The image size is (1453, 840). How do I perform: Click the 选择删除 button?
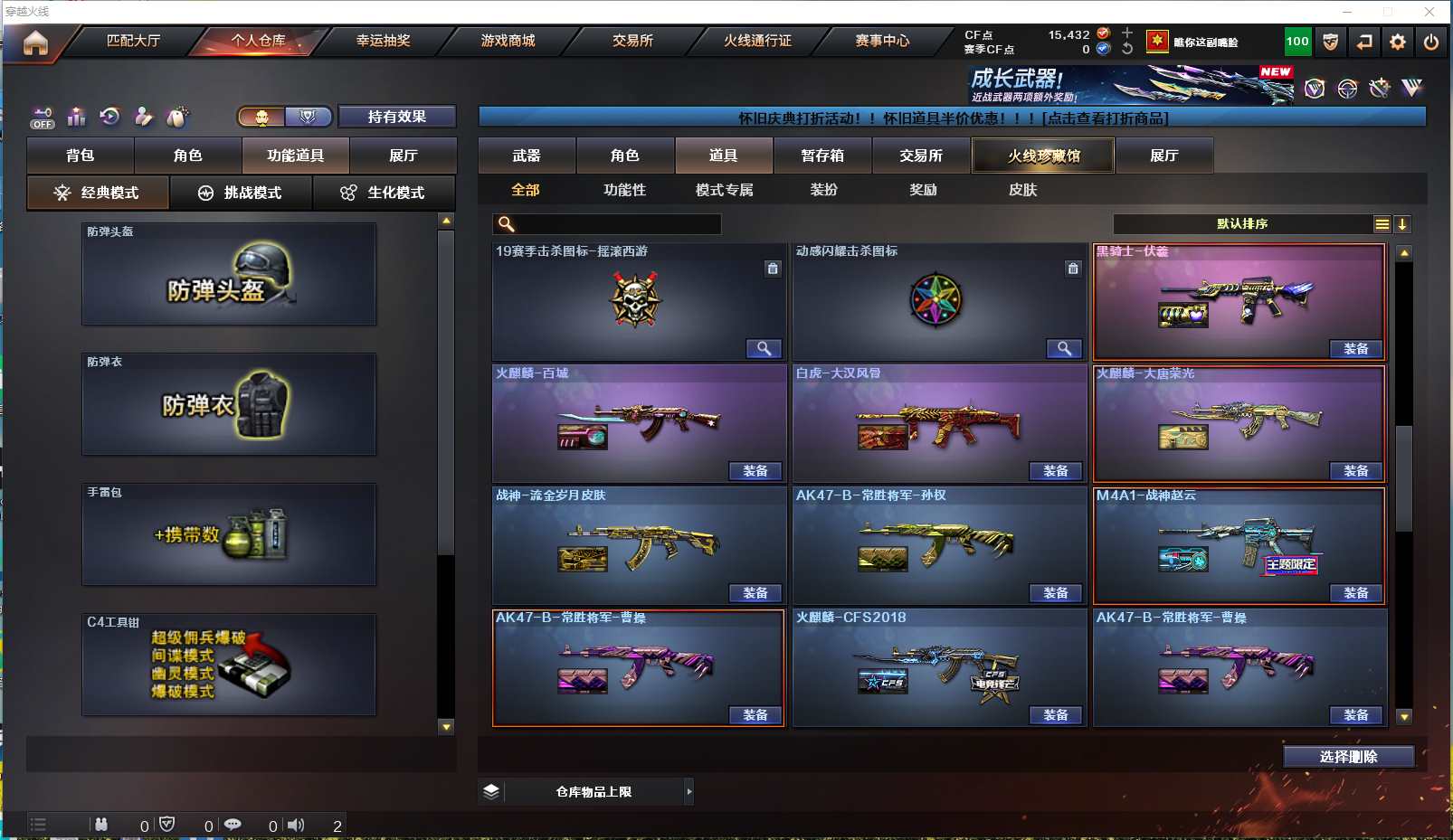tap(1348, 757)
